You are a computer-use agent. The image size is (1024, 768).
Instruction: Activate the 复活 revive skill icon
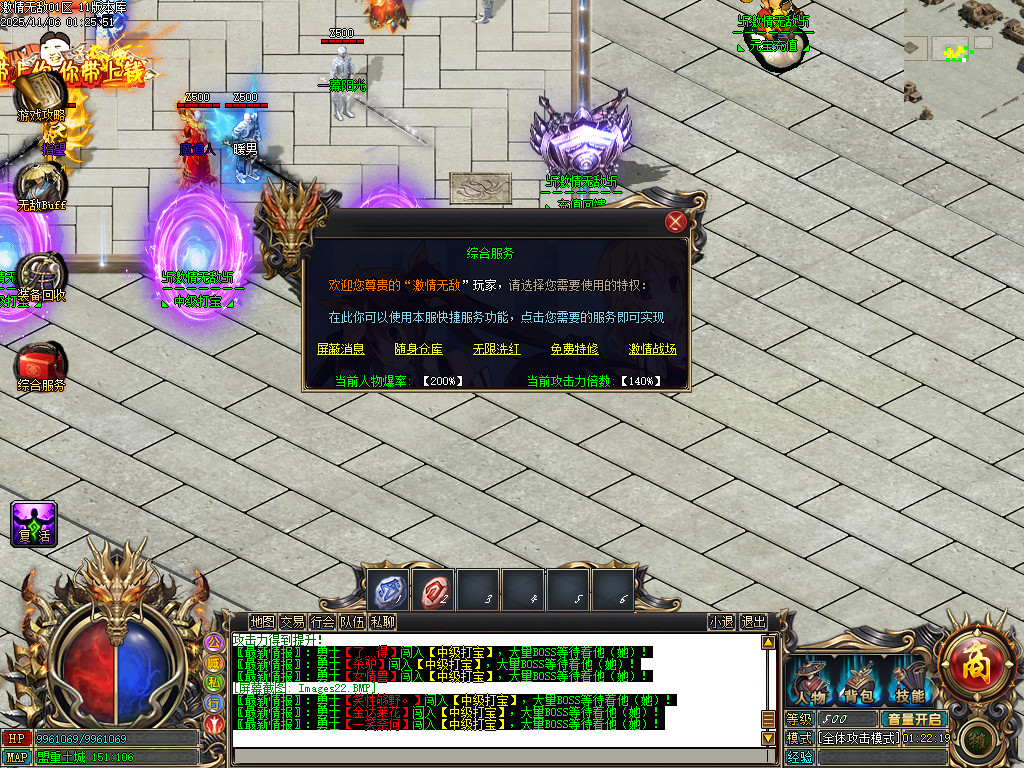pos(33,522)
